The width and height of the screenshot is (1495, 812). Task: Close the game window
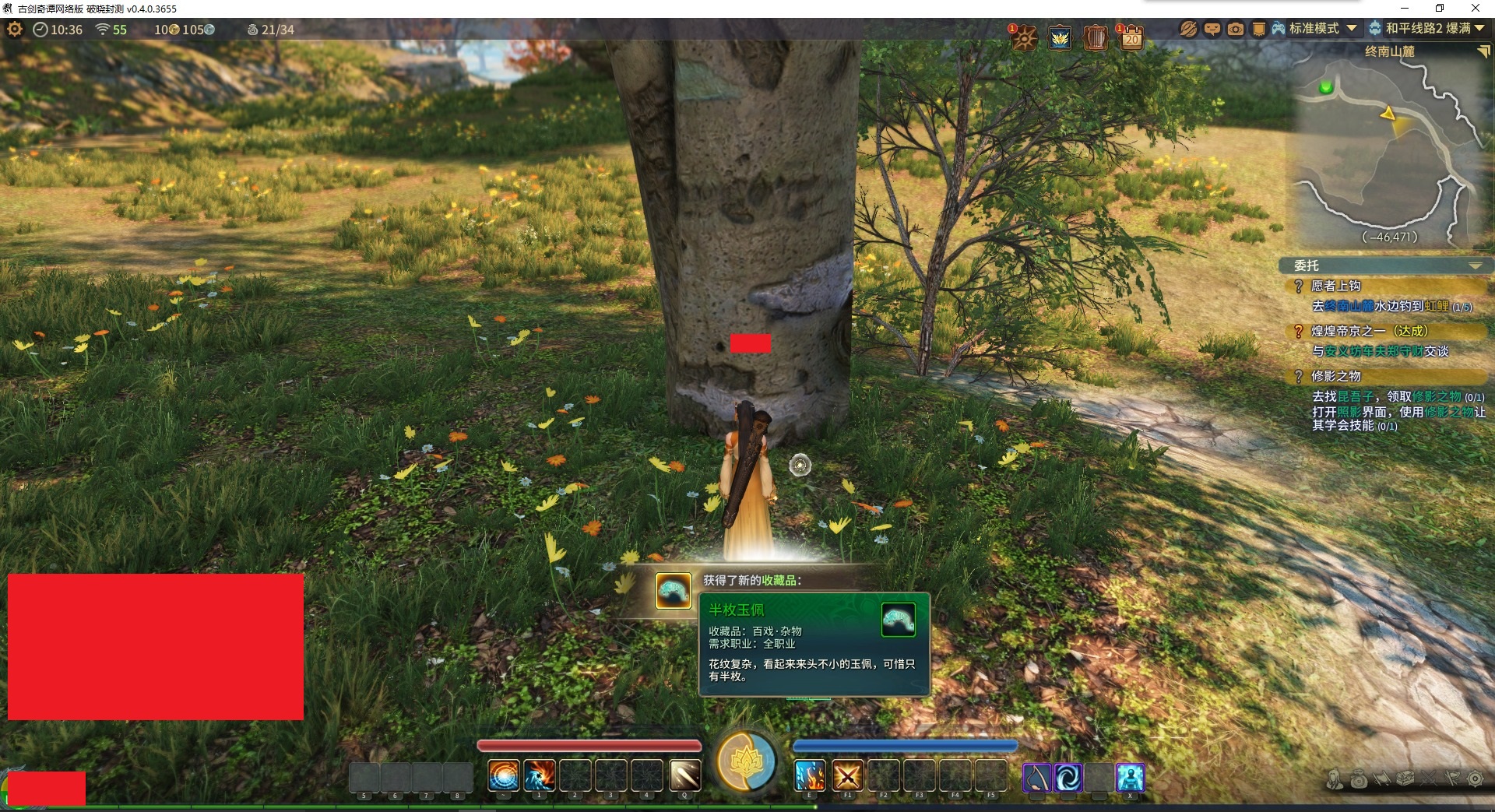1475,9
